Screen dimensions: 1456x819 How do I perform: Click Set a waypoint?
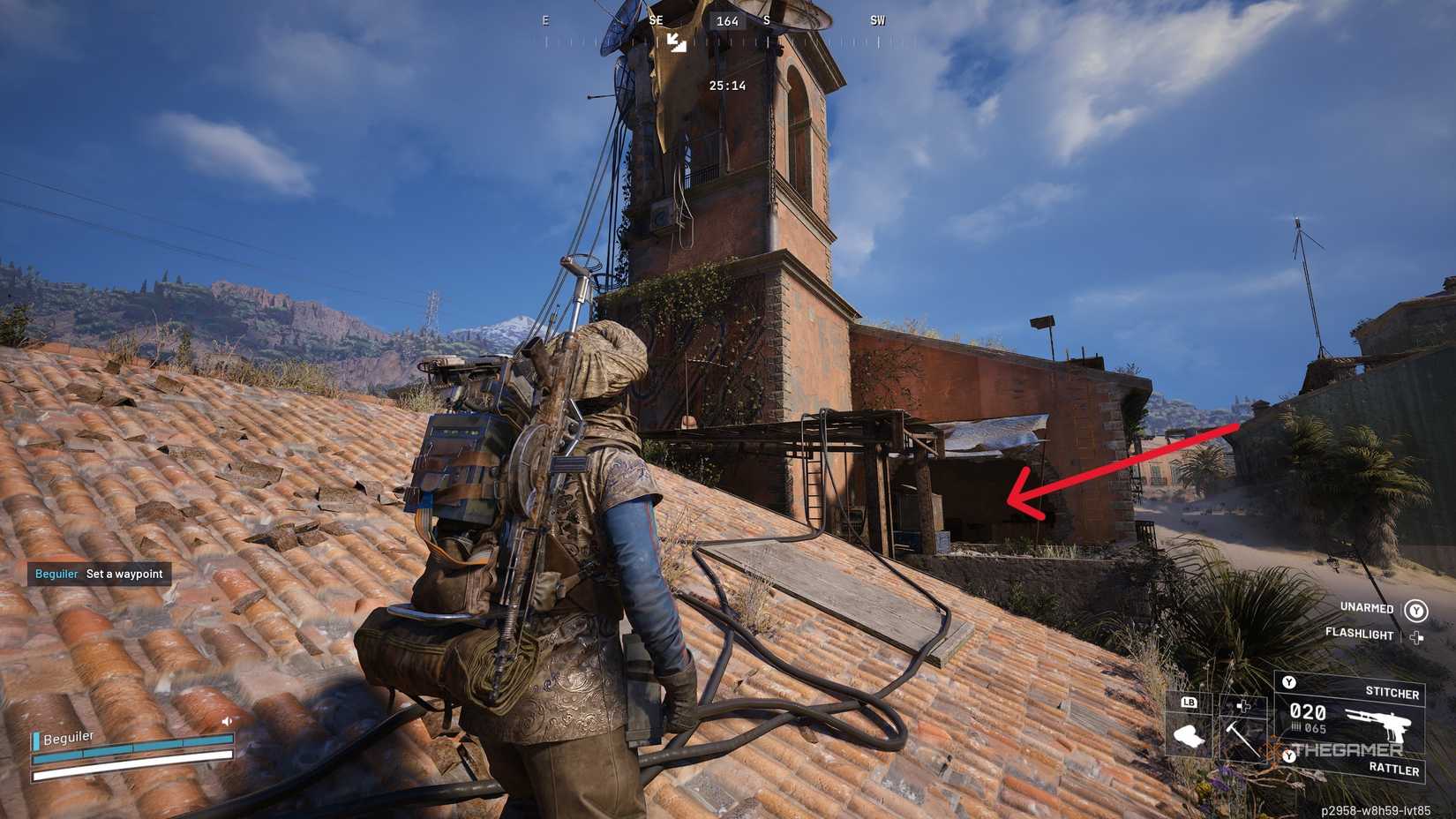(124, 574)
